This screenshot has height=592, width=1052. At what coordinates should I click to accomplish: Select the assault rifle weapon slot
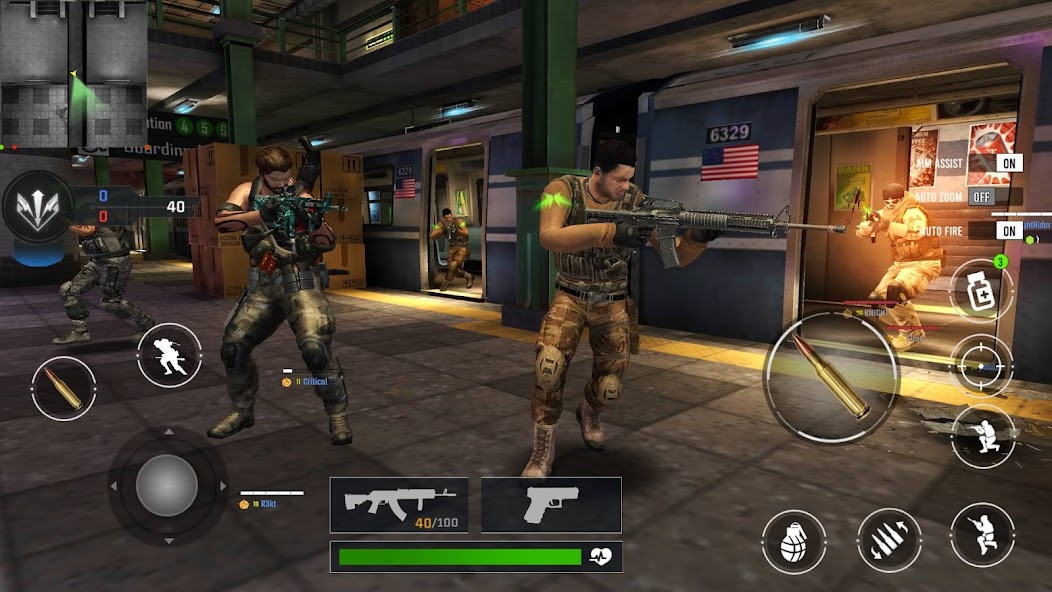(400, 504)
